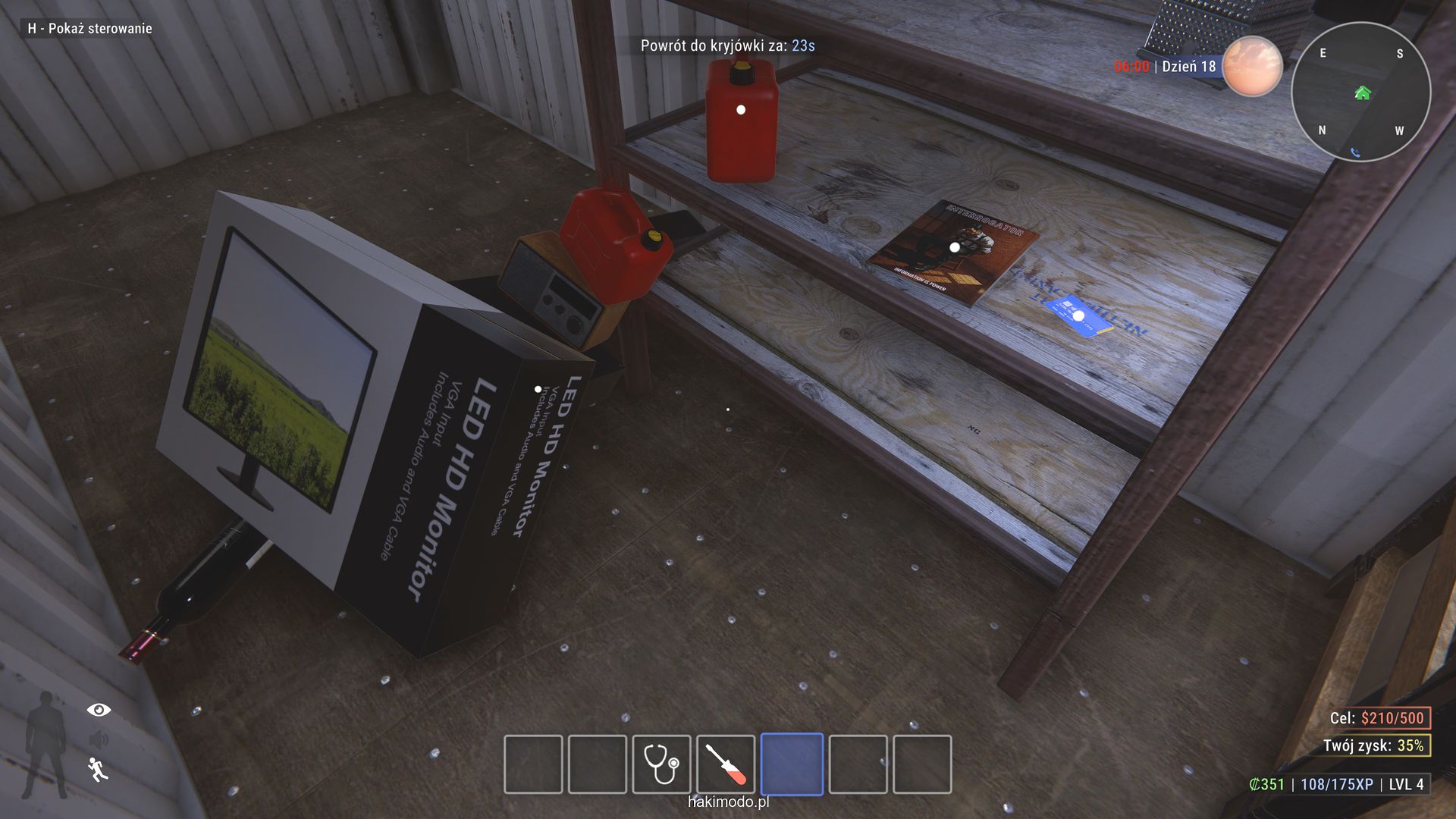Click the moon time-of-day icon
The height and width of the screenshot is (819, 1456).
pyautogui.click(x=1252, y=66)
